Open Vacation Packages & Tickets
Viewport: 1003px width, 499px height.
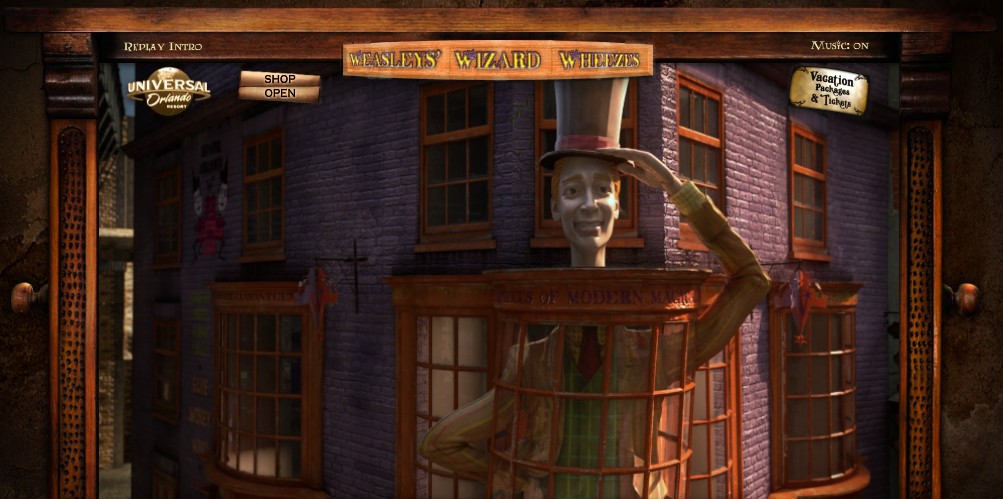pos(828,89)
